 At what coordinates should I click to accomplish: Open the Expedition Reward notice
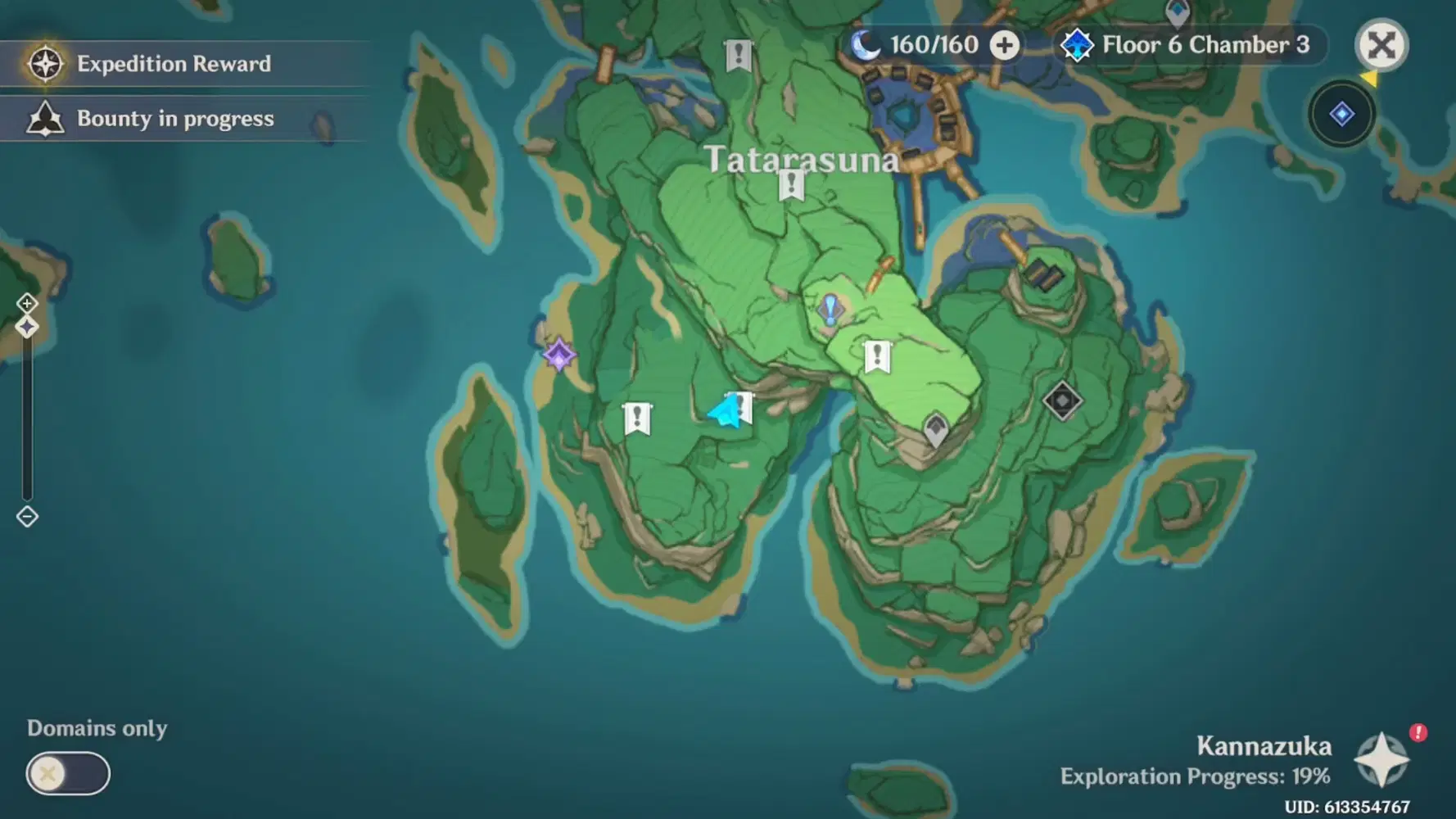(x=173, y=64)
